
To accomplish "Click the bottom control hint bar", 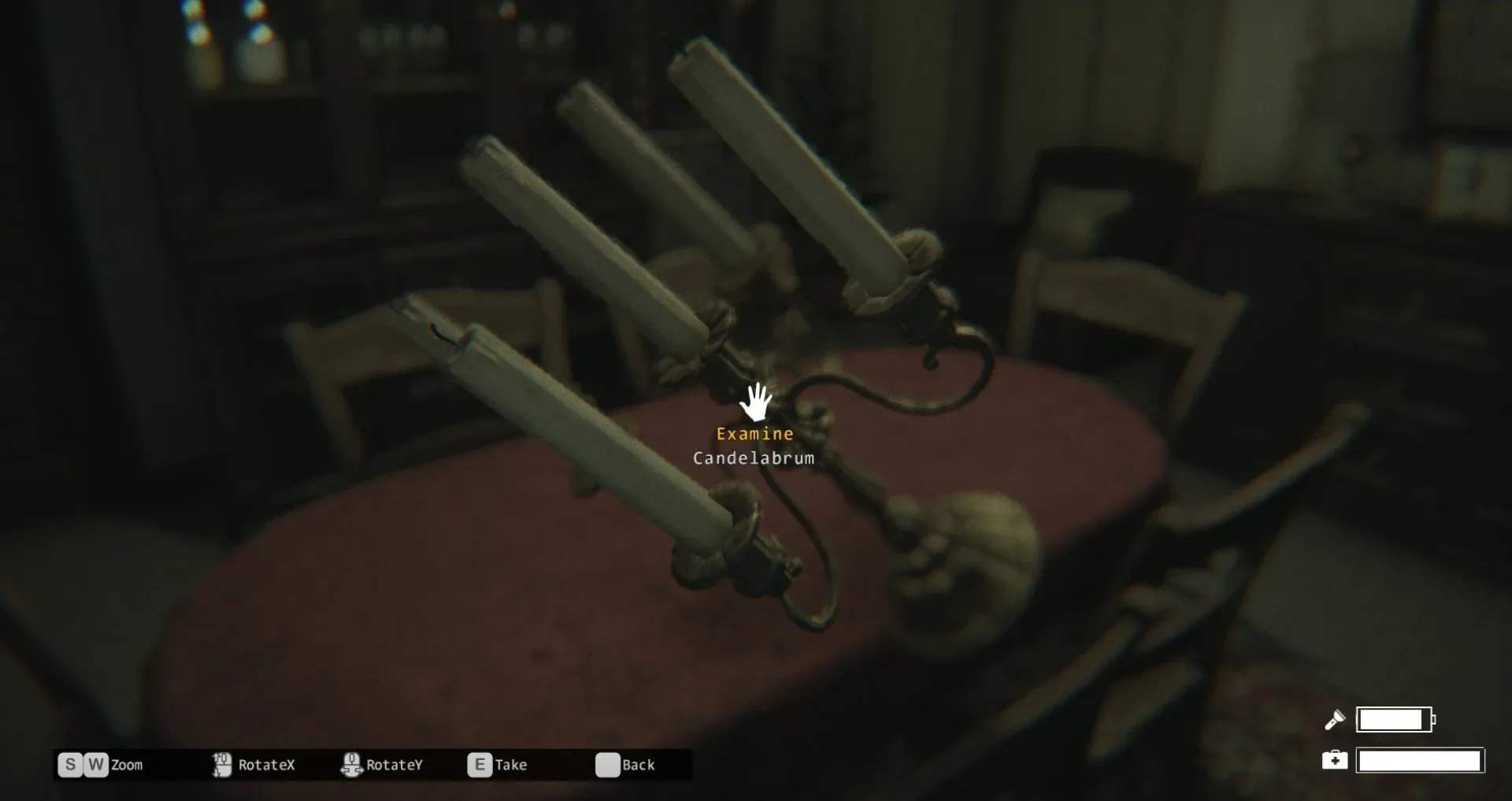I will pos(370,762).
